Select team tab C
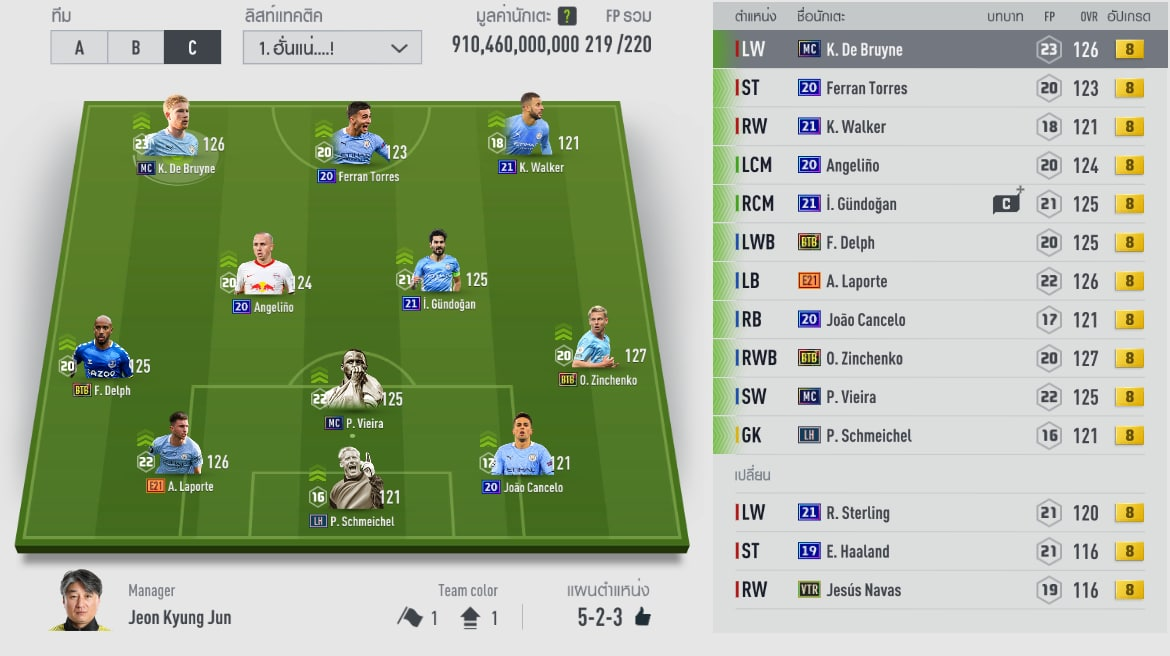The width and height of the screenshot is (1170, 656). 192,48
